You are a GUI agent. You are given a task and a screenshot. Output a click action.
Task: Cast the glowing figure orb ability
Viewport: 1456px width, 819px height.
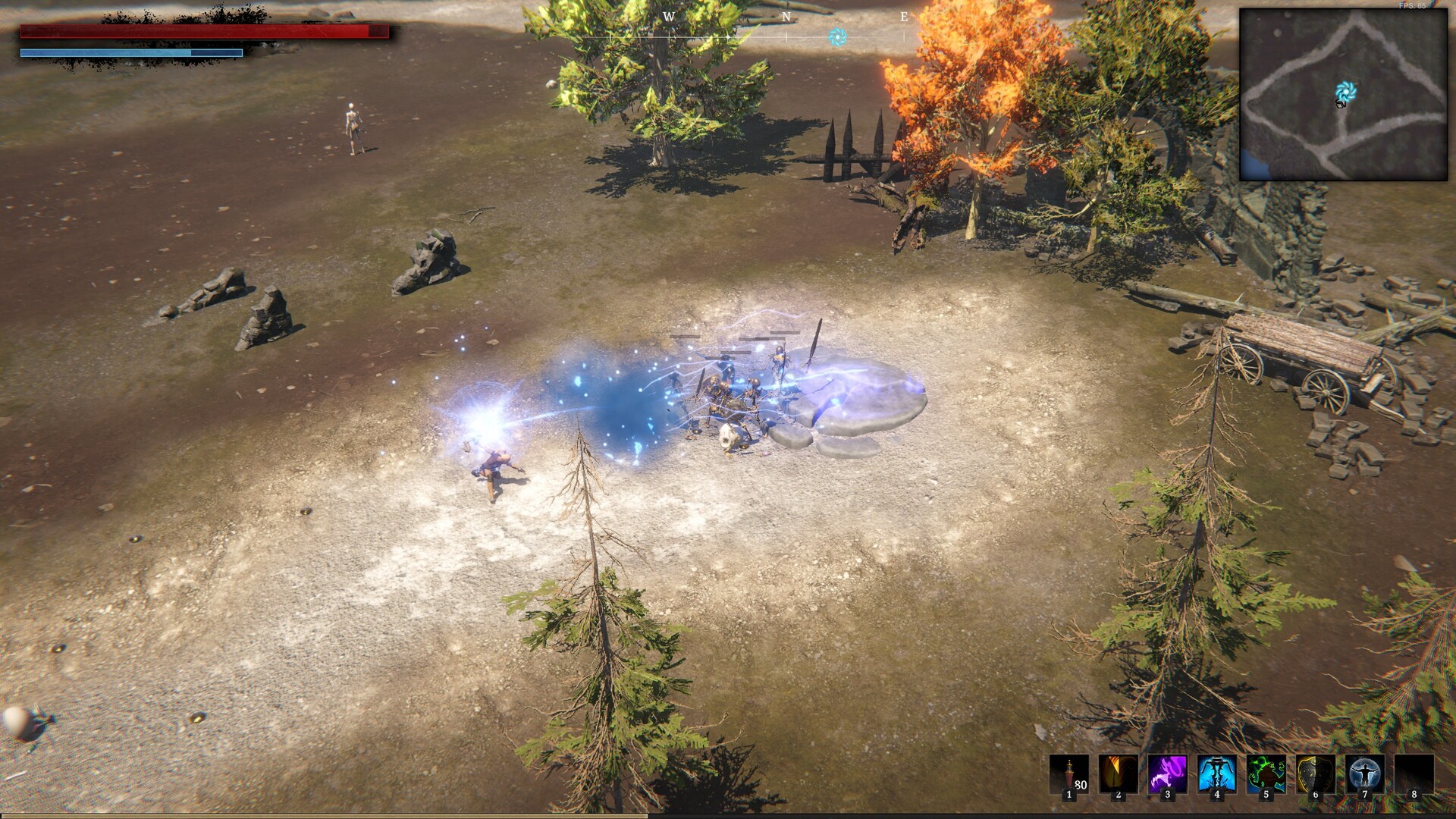tap(1364, 774)
